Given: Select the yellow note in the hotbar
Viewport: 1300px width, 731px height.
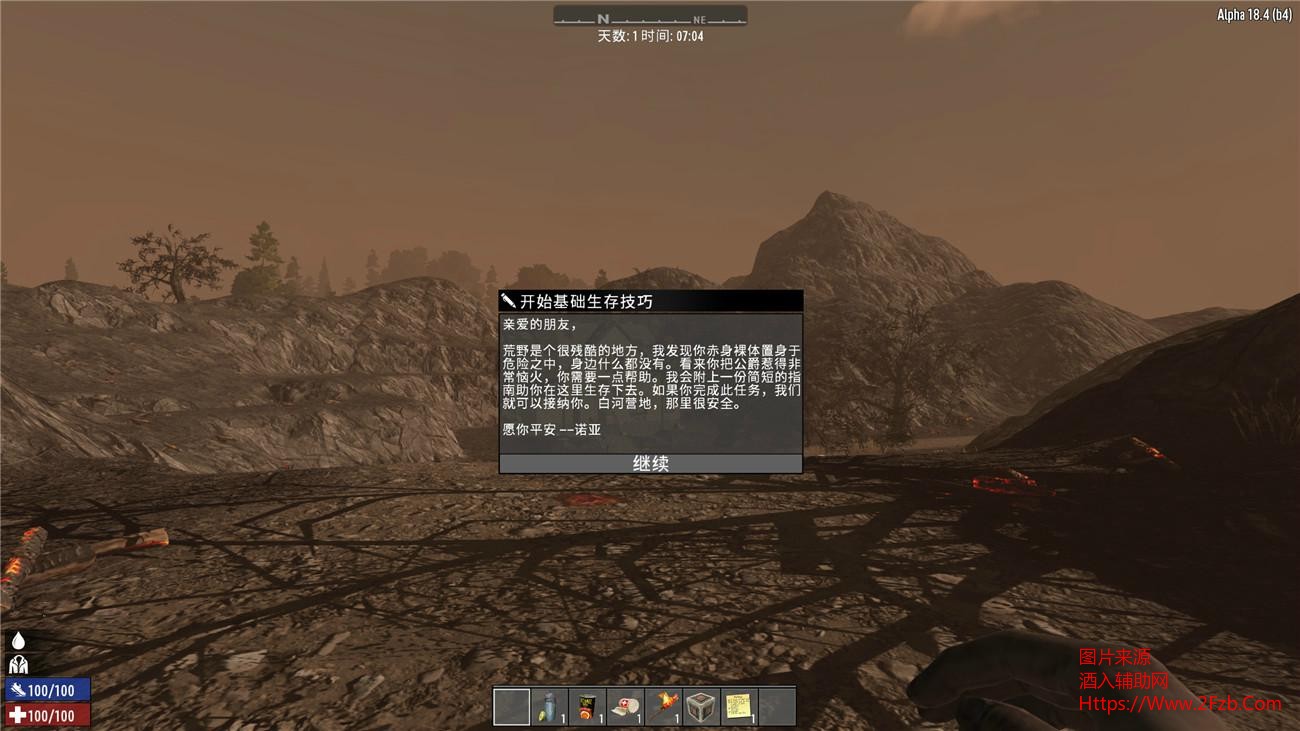Looking at the screenshot, I should pos(740,707).
